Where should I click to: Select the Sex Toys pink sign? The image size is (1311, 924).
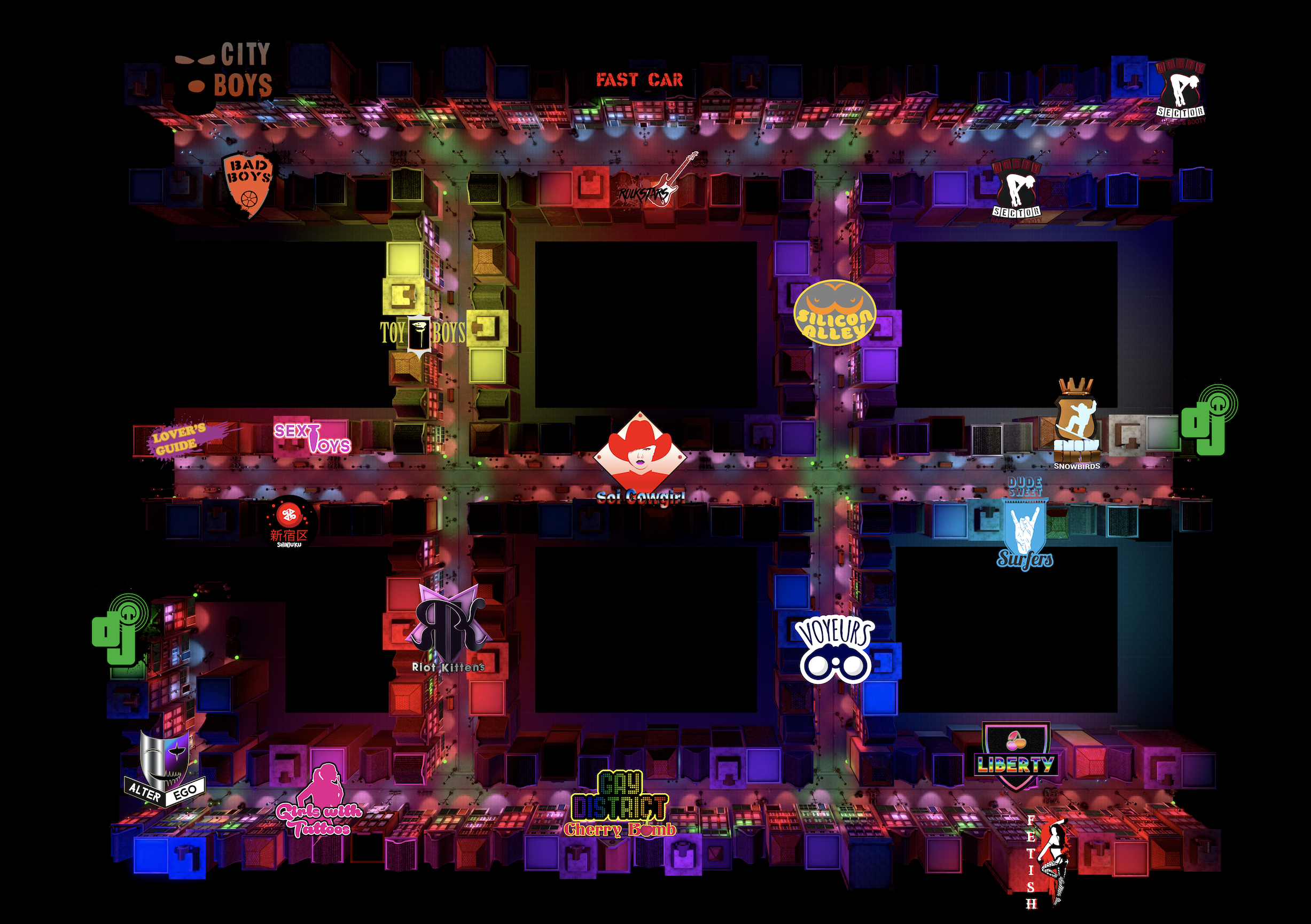click(312, 438)
